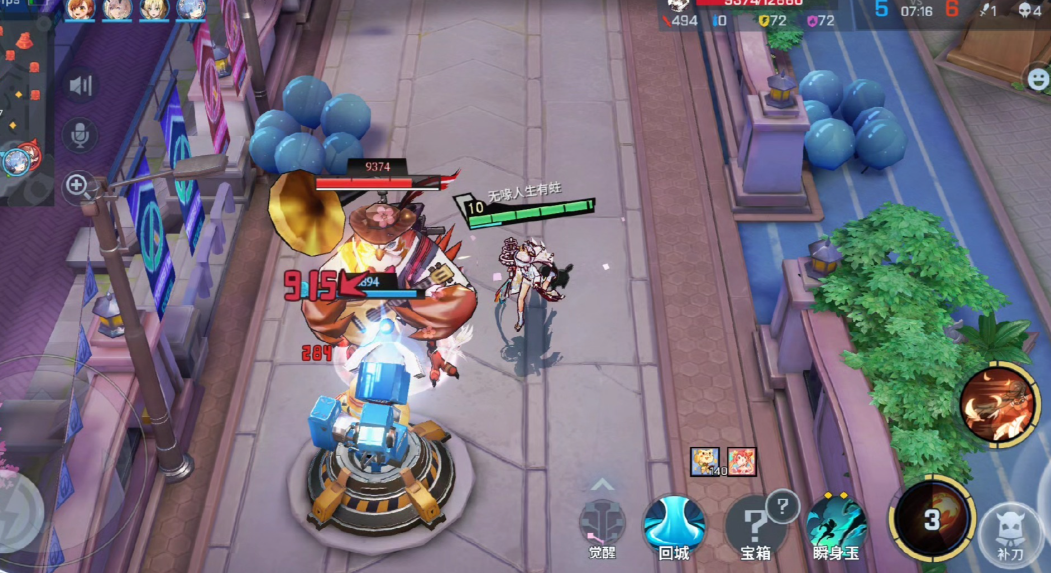Click the magnifier zoom-in button
The image size is (1051, 573).
[78, 184]
